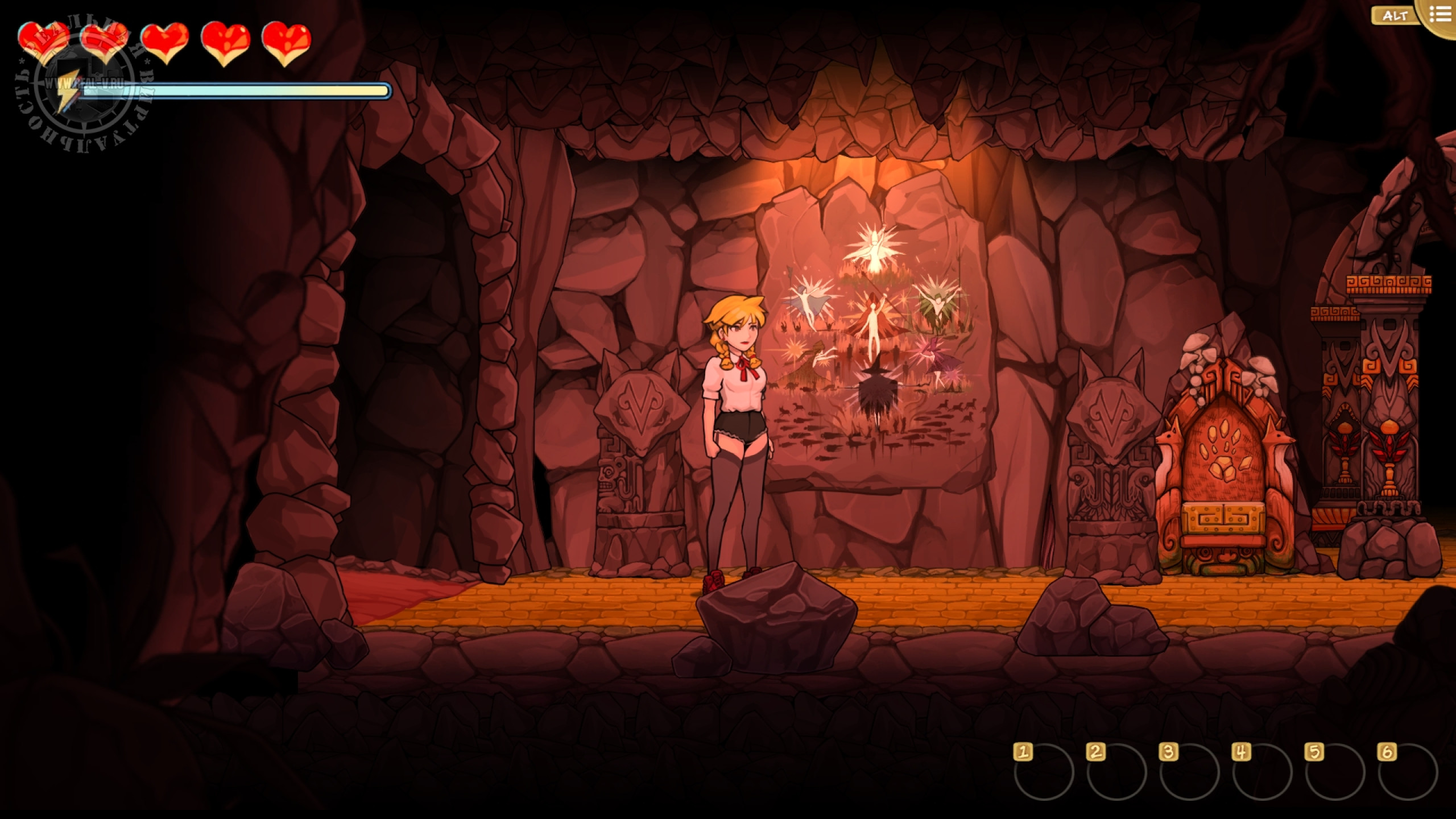Choose hotbar slot number 2
Screen dimensions: 1456x819
pos(1116,771)
